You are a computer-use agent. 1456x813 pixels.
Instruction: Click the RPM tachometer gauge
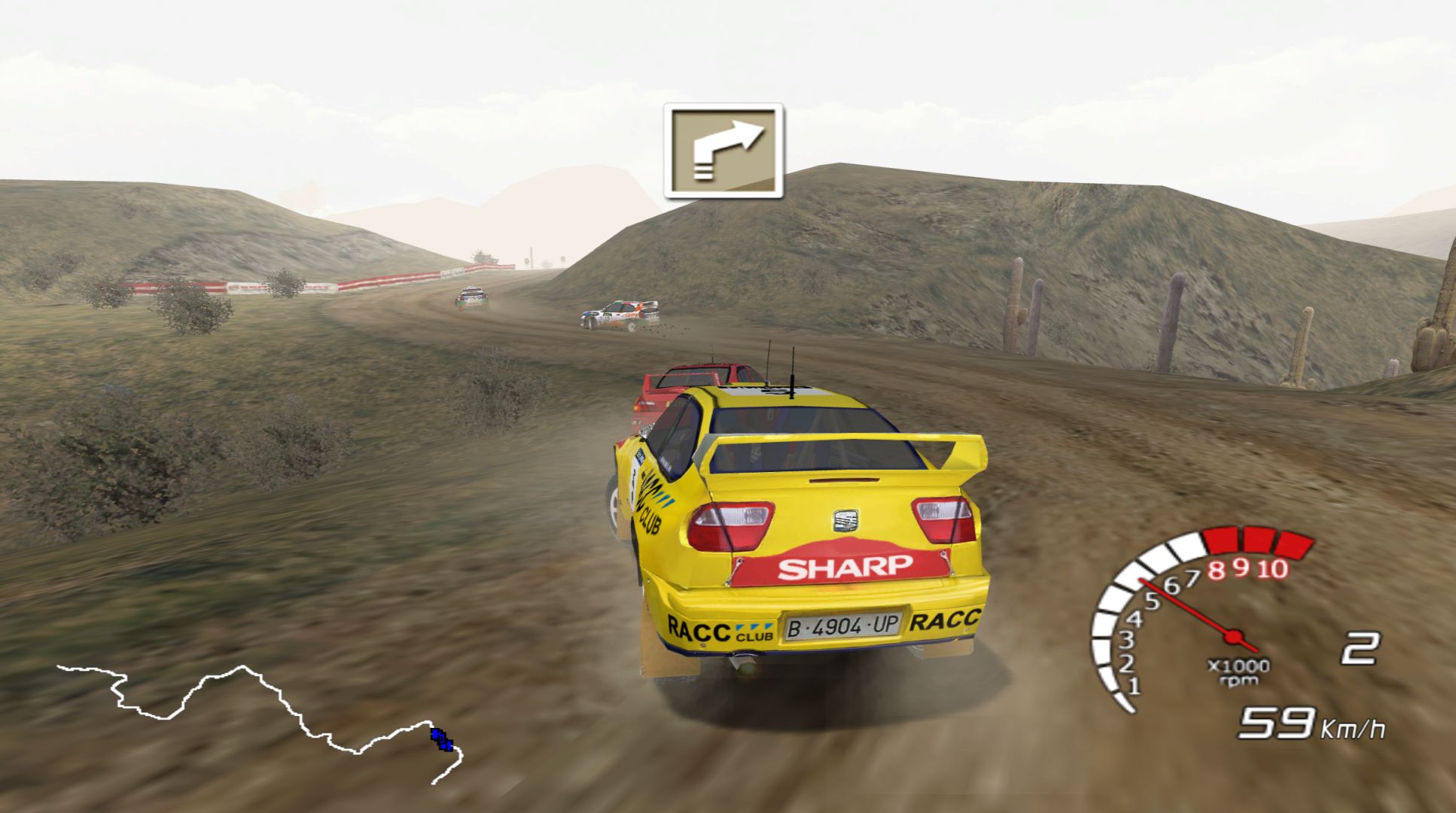point(1197,617)
